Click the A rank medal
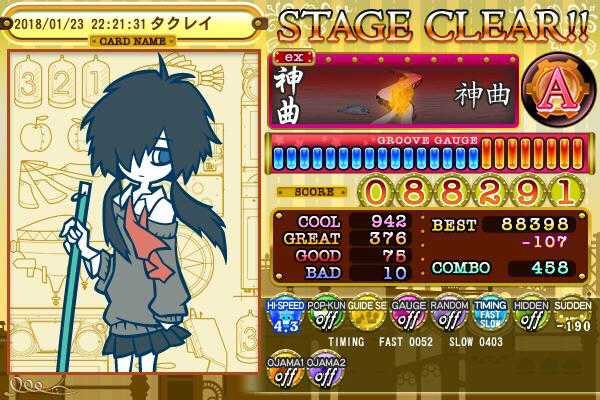600x400 pixels. (550, 92)
